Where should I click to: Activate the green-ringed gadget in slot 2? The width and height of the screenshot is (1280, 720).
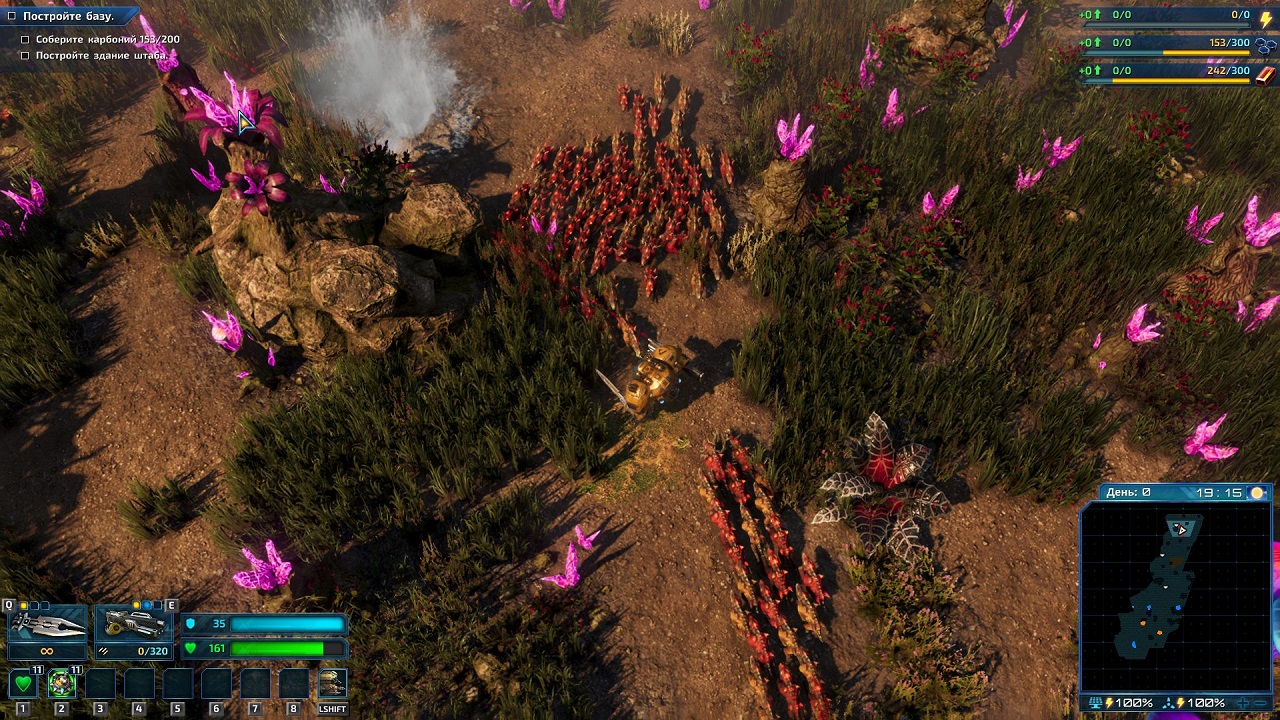coord(62,684)
